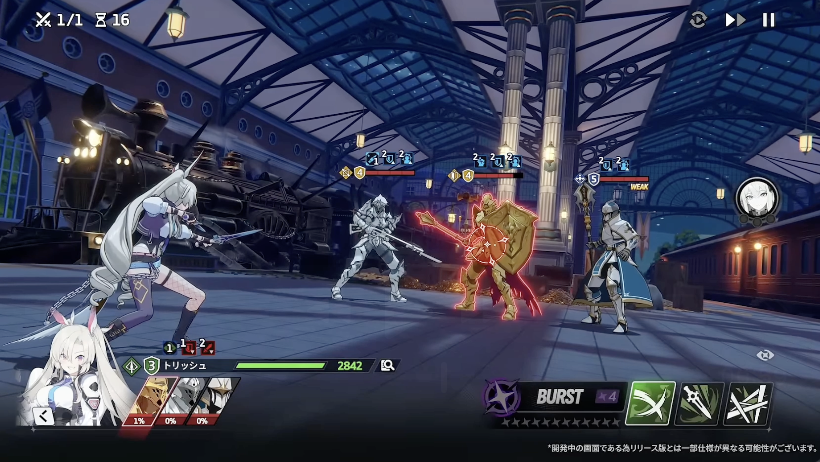Viewport: 820px width, 462px height.
Task: Choose the multi-blade star skill
Action: (747, 404)
